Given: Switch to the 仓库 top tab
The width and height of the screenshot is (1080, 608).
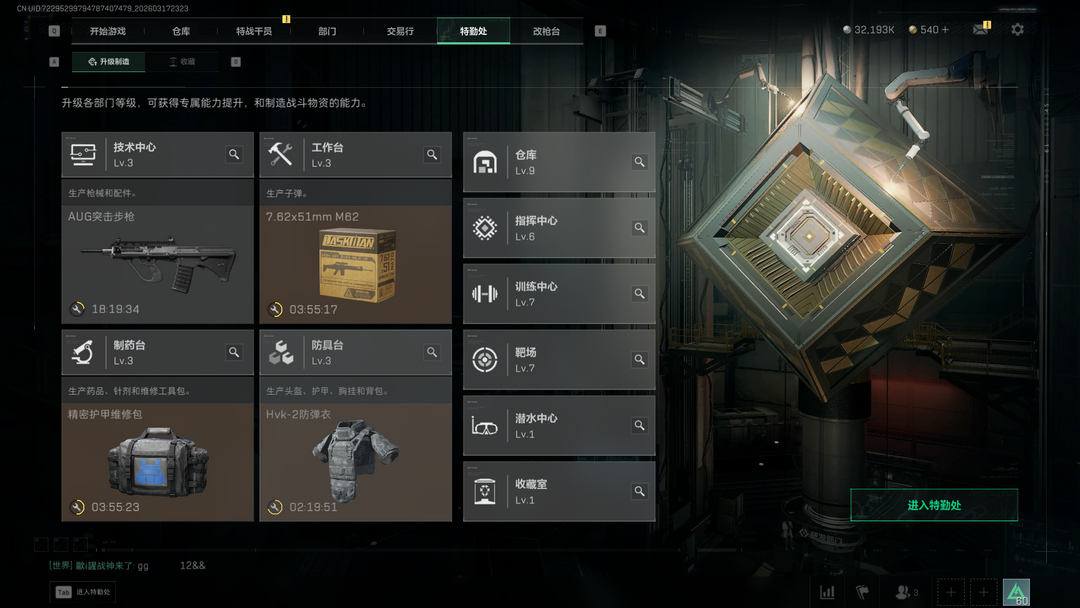Looking at the screenshot, I should coord(181,31).
